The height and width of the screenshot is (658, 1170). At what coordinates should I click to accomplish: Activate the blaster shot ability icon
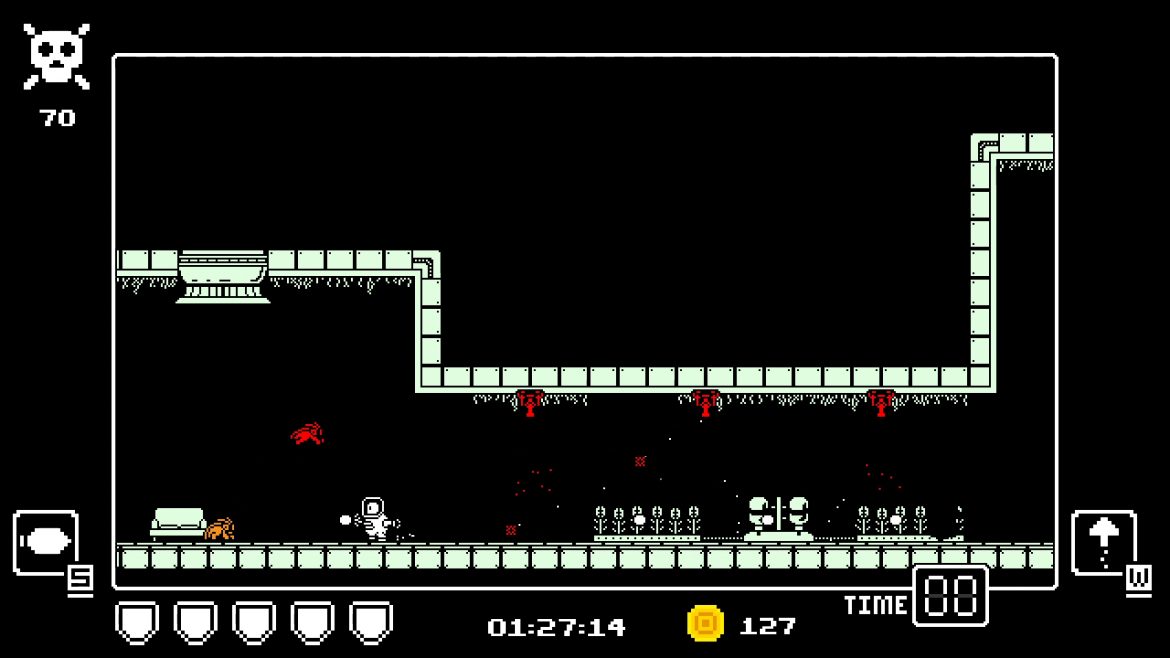pos(46,543)
